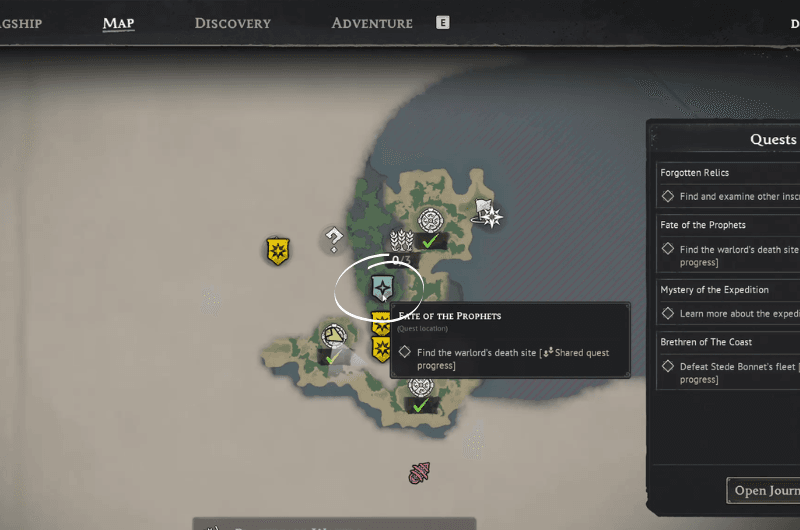The height and width of the screenshot is (530, 800).
Task: Click the wheat resource map marker
Action: [x=401, y=240]
